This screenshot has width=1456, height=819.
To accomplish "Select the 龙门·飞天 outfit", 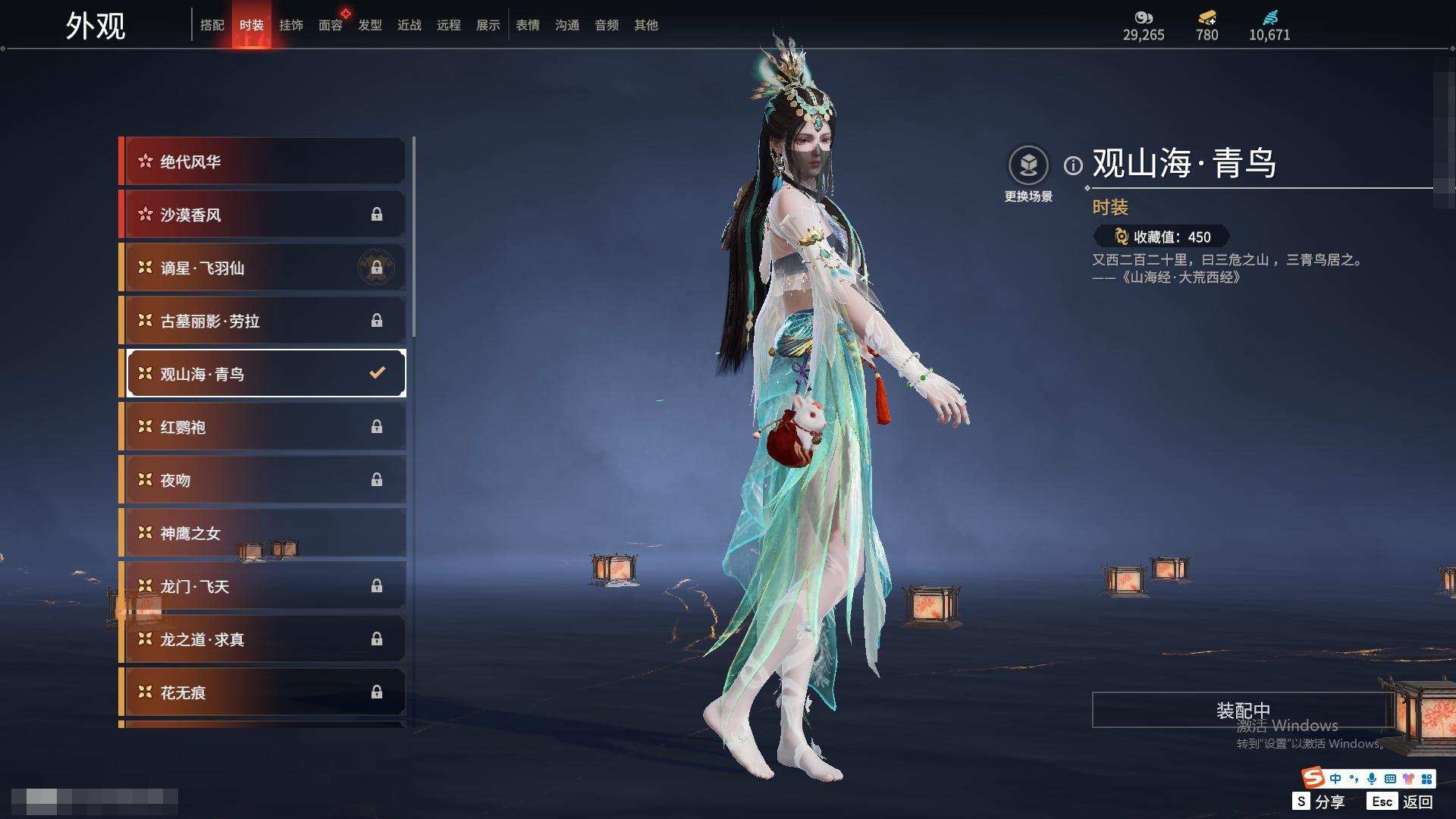I will coord(262,586).
